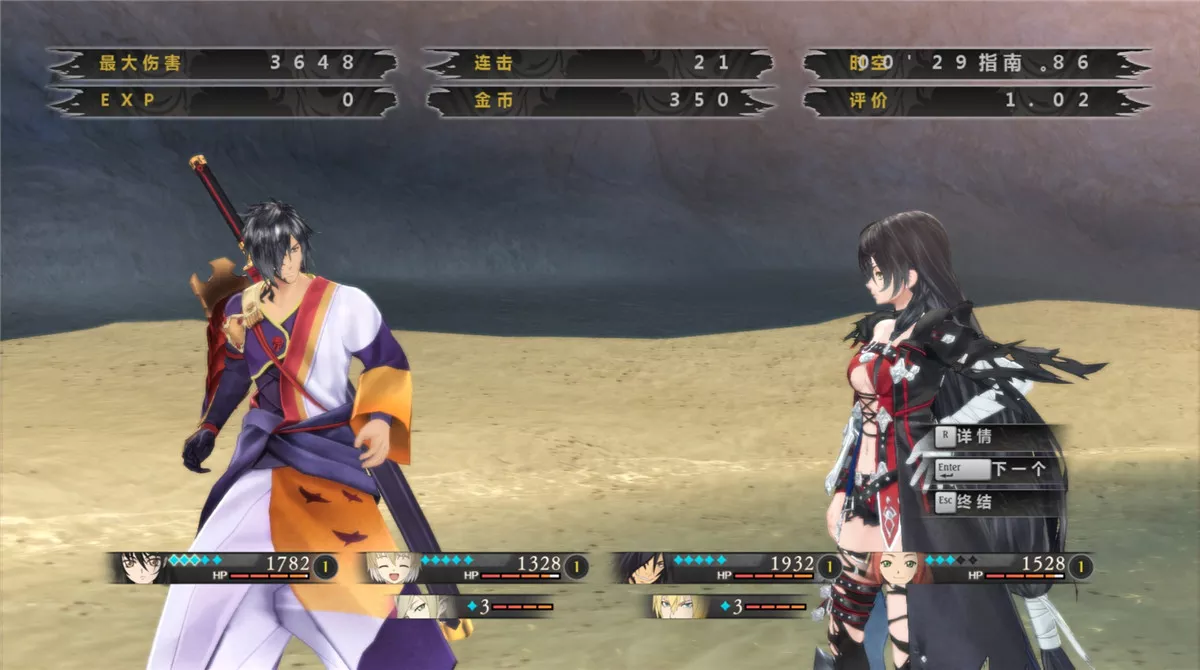Select Velvet's party portrait with 1782 HP
The height and width of the screenshot is (670, 1200).
click(x=143, y=567)
